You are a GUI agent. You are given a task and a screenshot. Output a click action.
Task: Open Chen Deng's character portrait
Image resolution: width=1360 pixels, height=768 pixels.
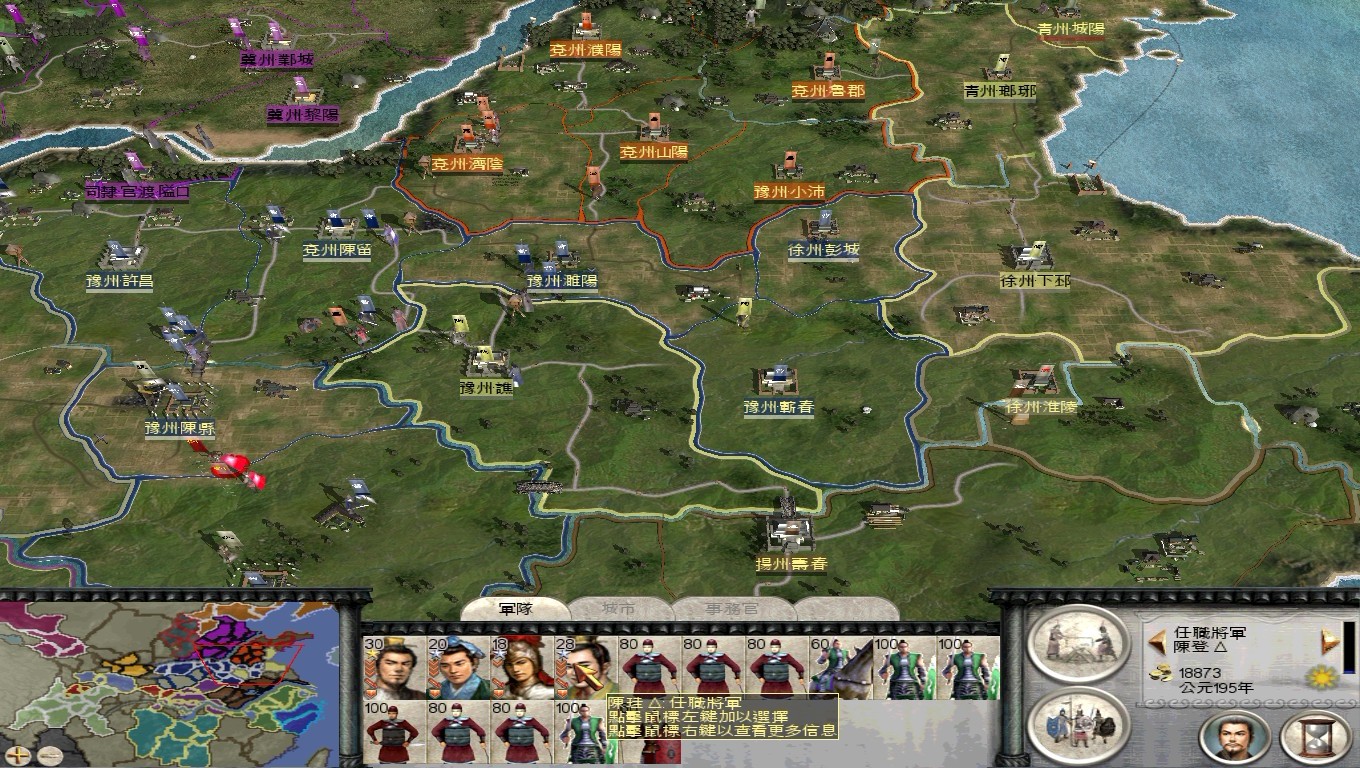pyautogui.click(x=1235, y=738)
